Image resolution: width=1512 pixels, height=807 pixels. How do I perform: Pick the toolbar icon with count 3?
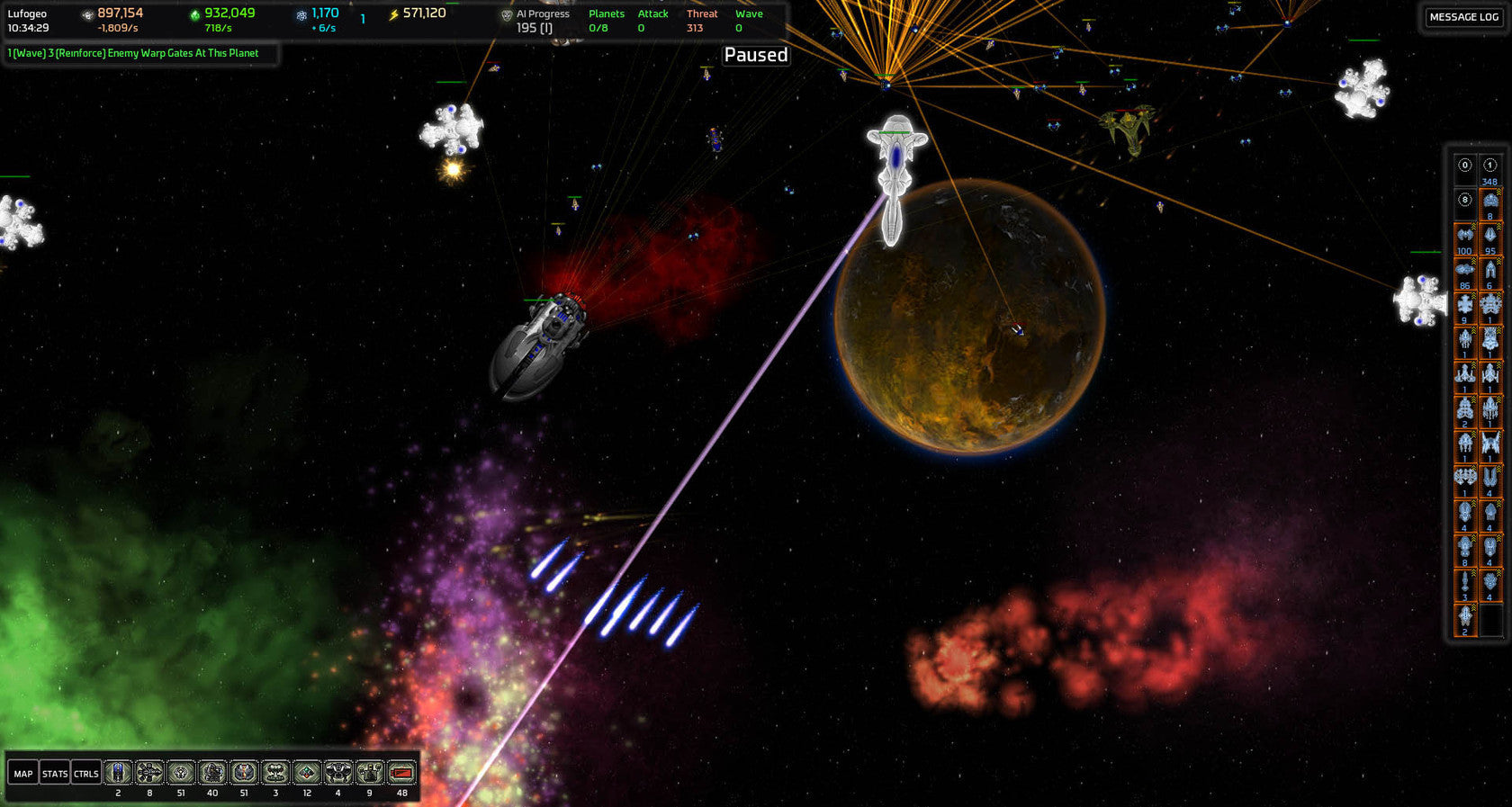pos(275,773)
